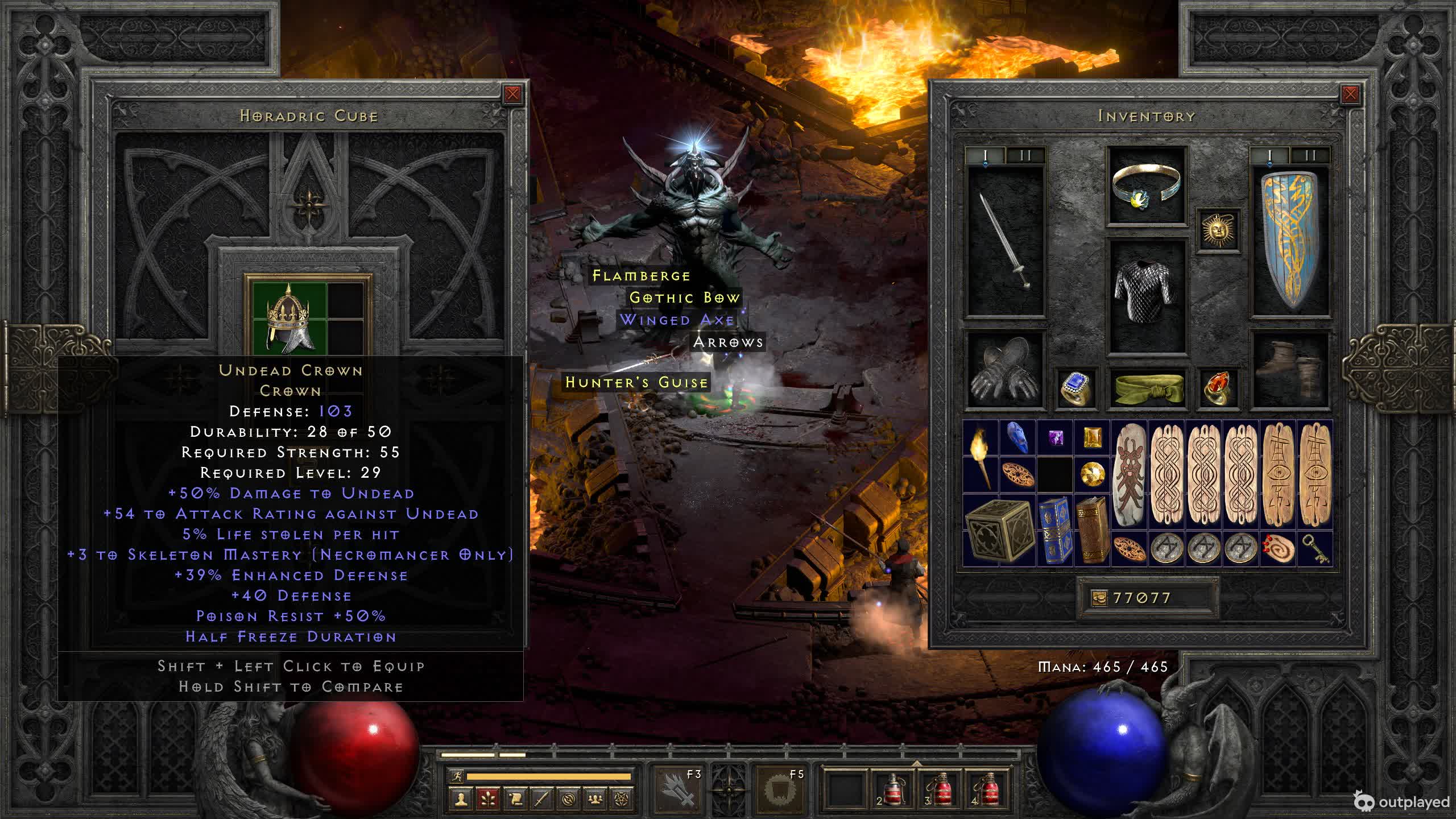Screen dimensions: 1456x819
Task: Pick up the key in inventory
Action: (1315, 549)
